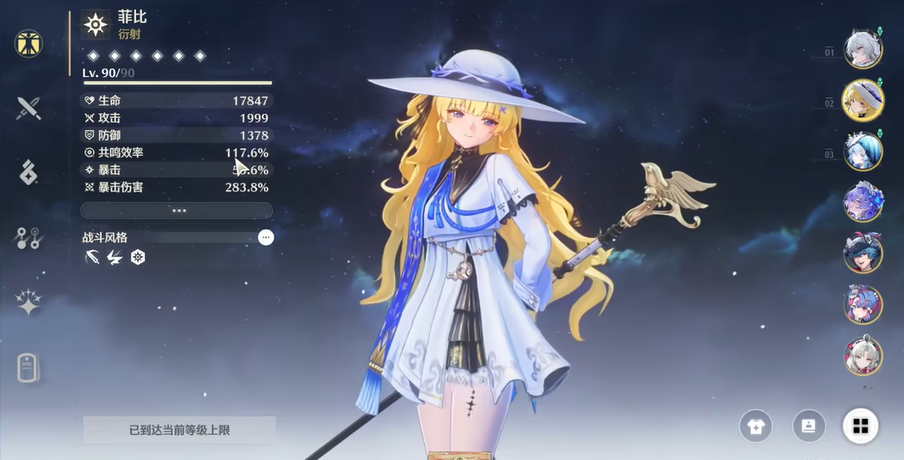Image resolution: width=904 pixels, height=460 pixels.
Task: Click the Spectro element icon beside 菲比
Action: coord(96,24)
